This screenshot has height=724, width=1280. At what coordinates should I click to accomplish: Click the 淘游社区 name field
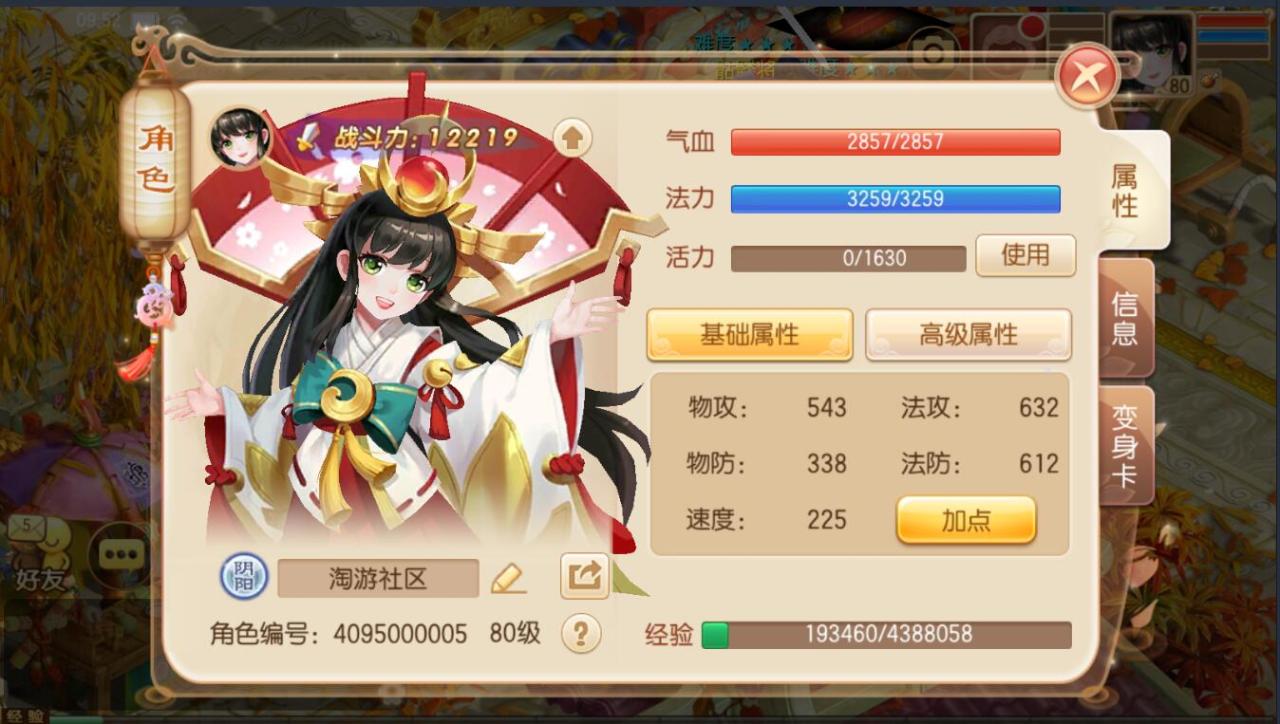[x=378, y=578]
